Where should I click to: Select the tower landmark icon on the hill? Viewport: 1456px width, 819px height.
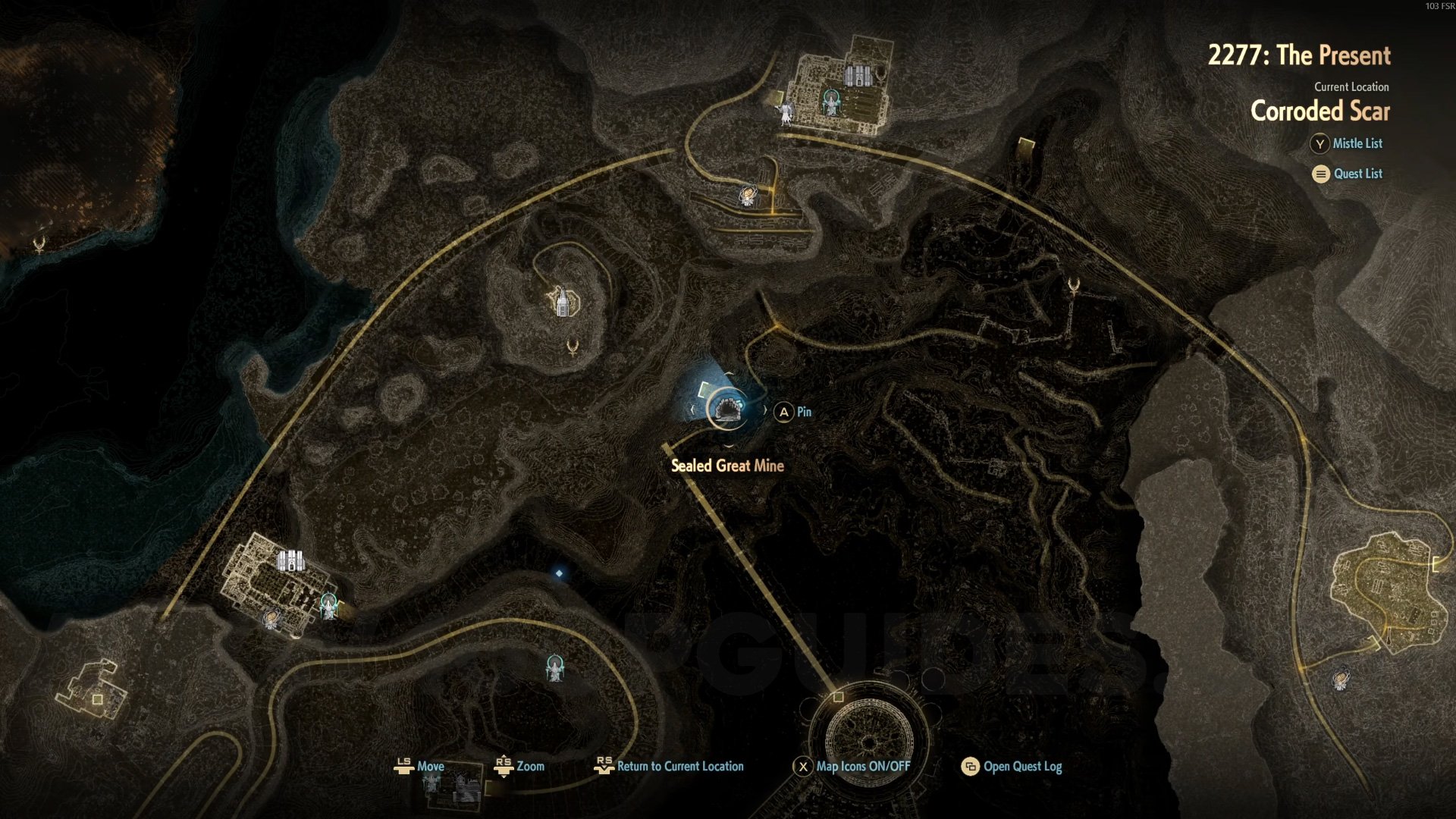(x=563, y=302)
